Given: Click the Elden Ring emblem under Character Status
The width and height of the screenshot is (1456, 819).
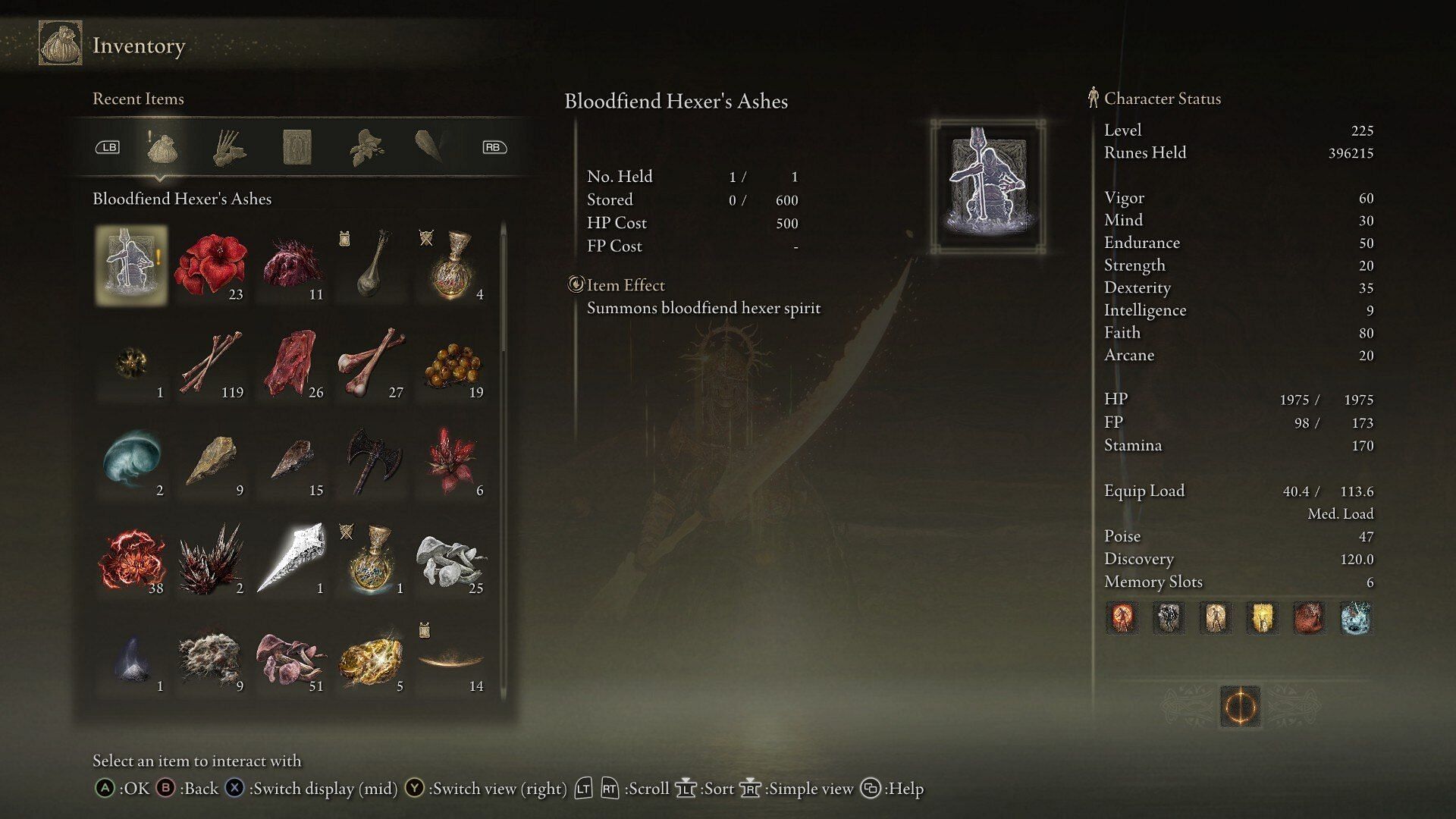Looking at the screenshot, I should click(1241, 707).
